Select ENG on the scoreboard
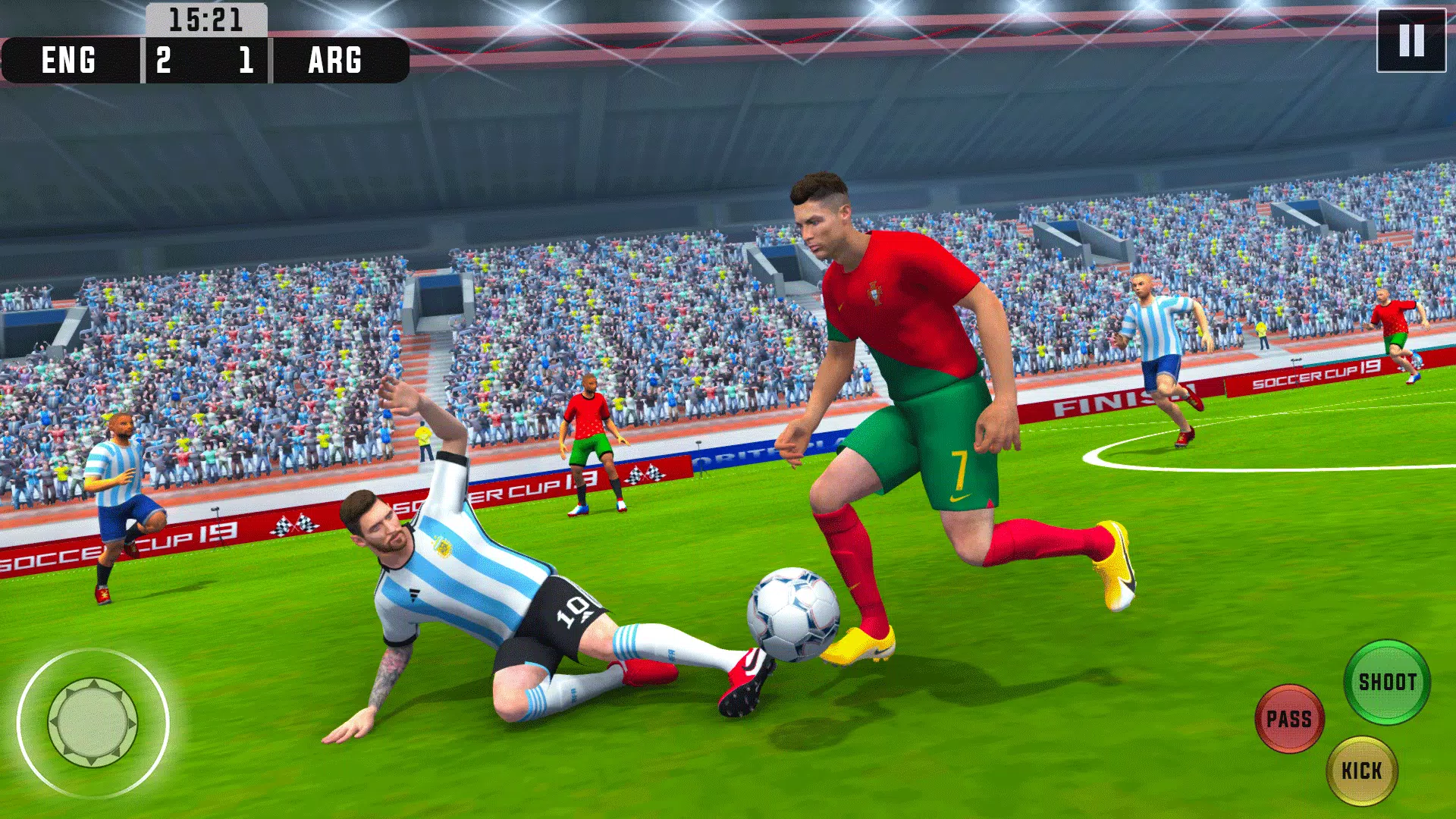 pyautogui.click(x=68, y=59)
